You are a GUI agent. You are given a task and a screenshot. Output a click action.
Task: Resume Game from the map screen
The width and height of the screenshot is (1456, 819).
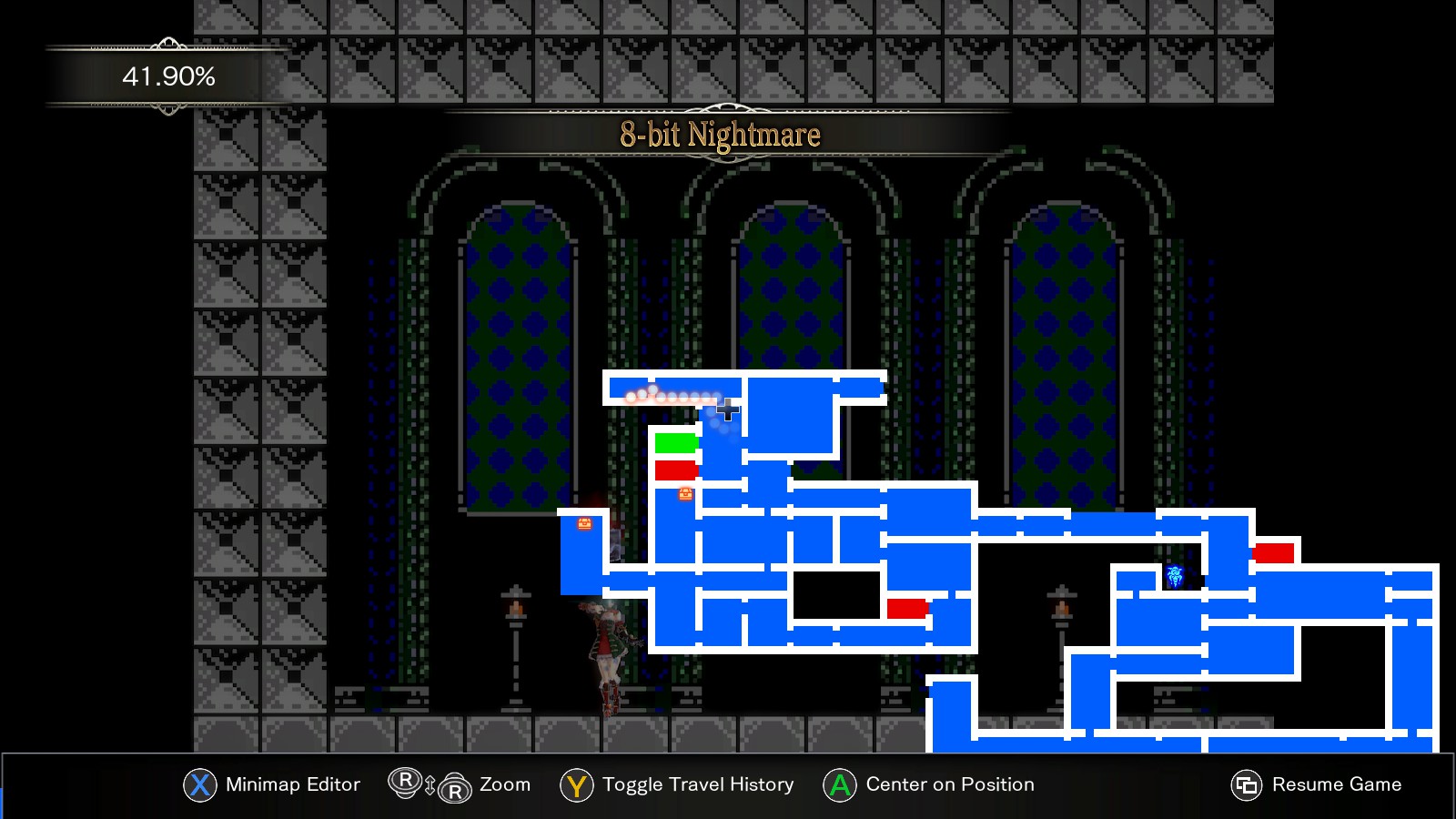coord(1336,784)
